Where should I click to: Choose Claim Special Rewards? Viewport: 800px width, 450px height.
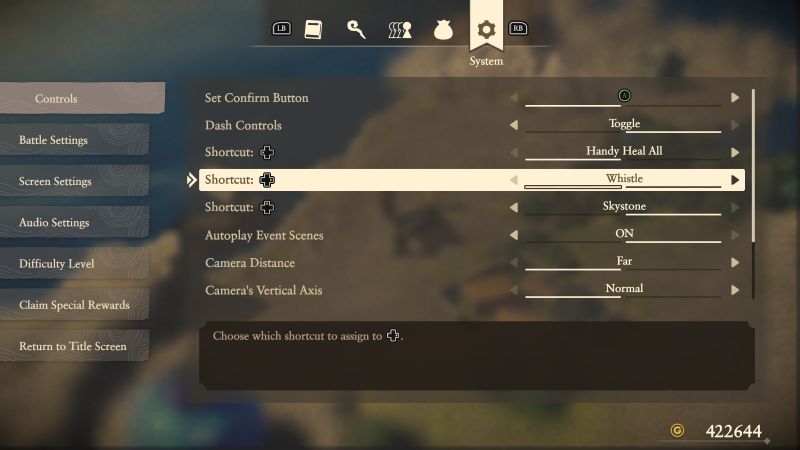click(x=74, y=305)
